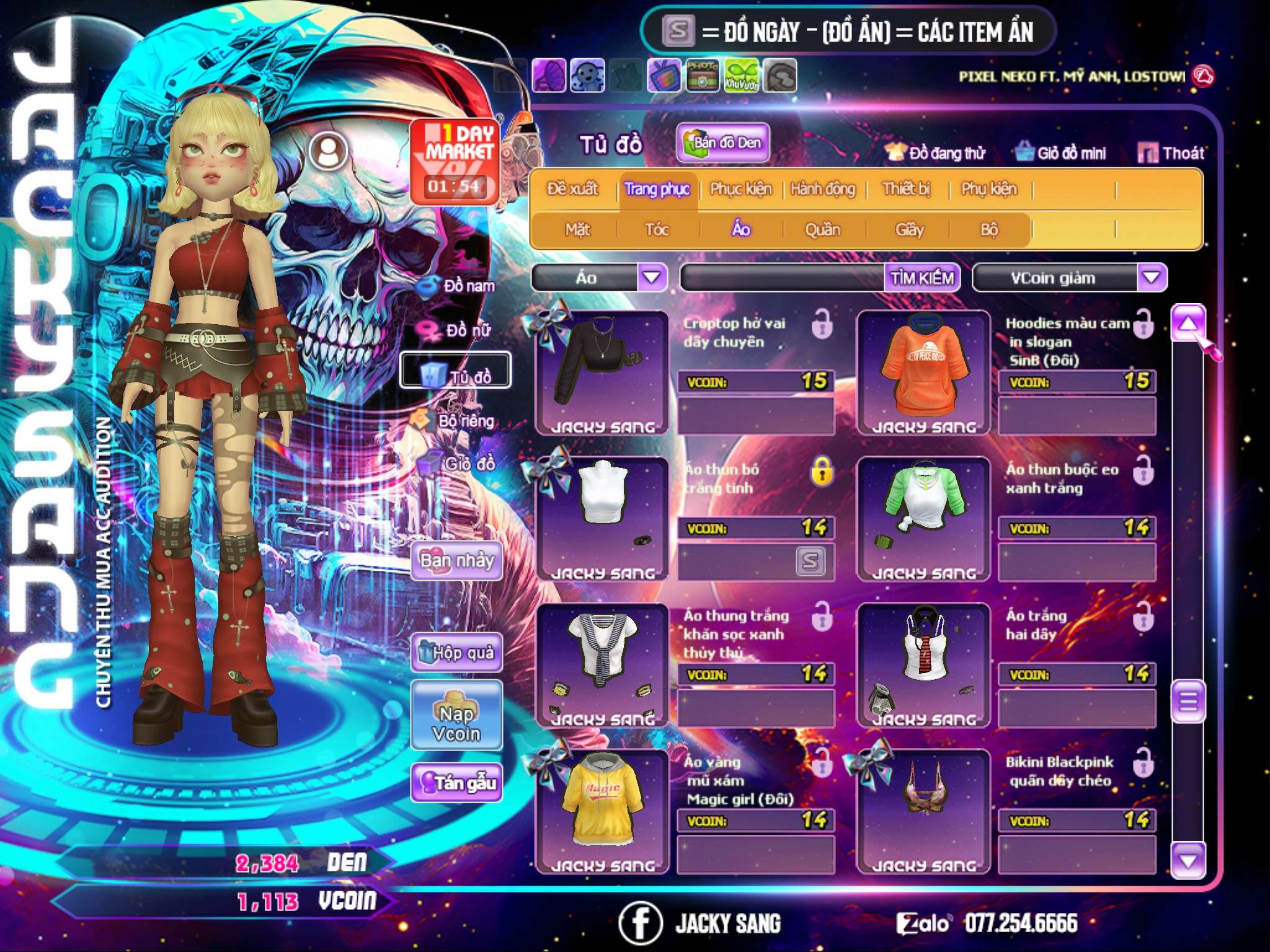Switch to the Hành động tab
Viewport: 1270px width, 952px height.
coord(823,189)
